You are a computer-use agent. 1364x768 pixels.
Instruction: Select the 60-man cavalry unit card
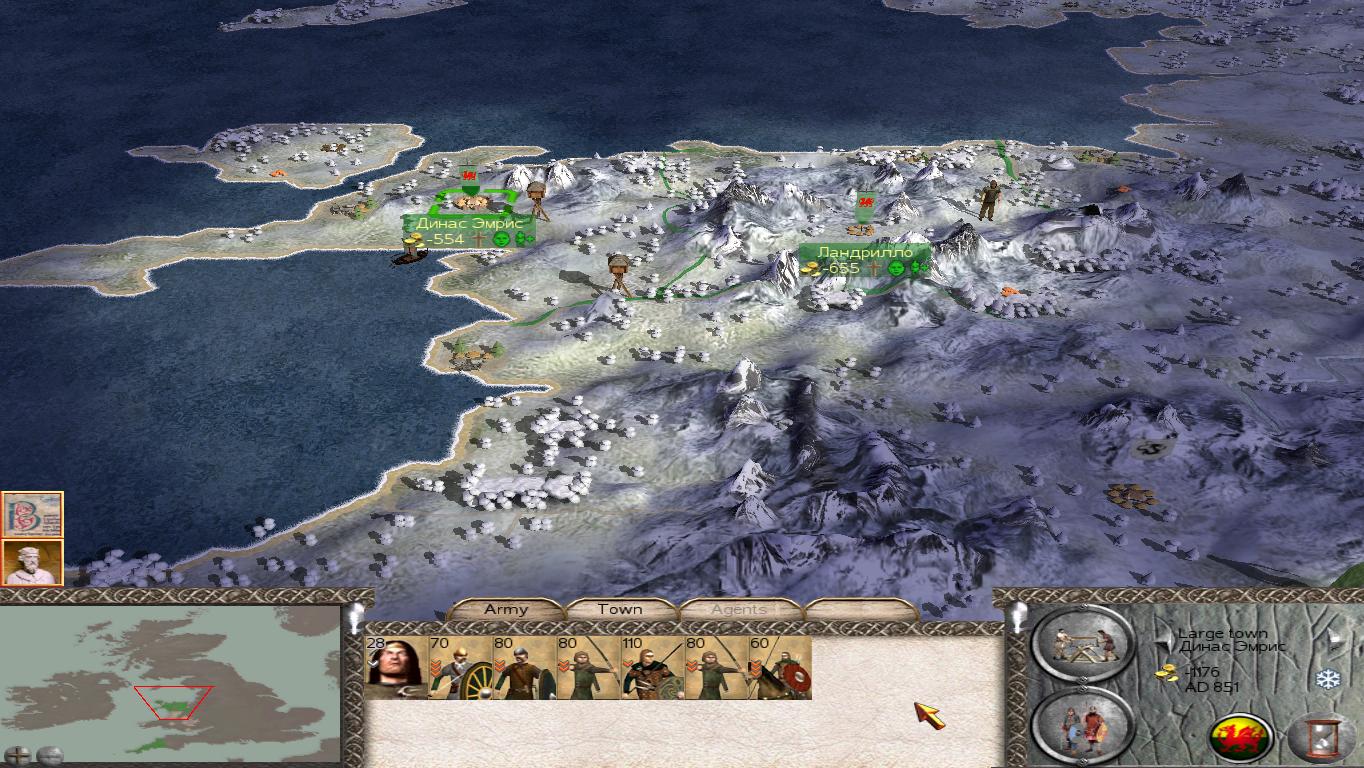pos(780,668)
